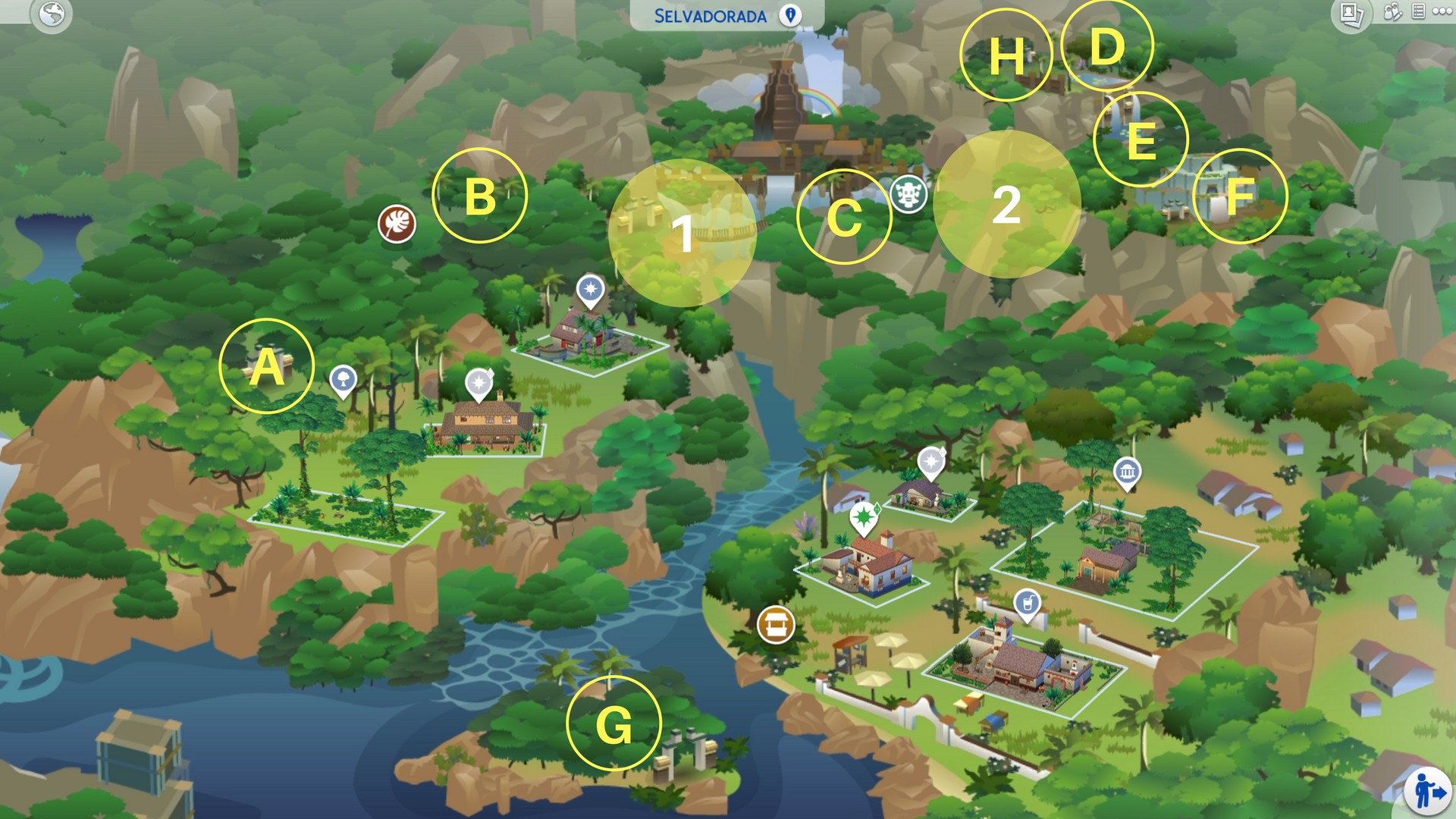Select the jungle leaf map marker
Viewport: 1456px width, 819px height.
click(397, 224)
